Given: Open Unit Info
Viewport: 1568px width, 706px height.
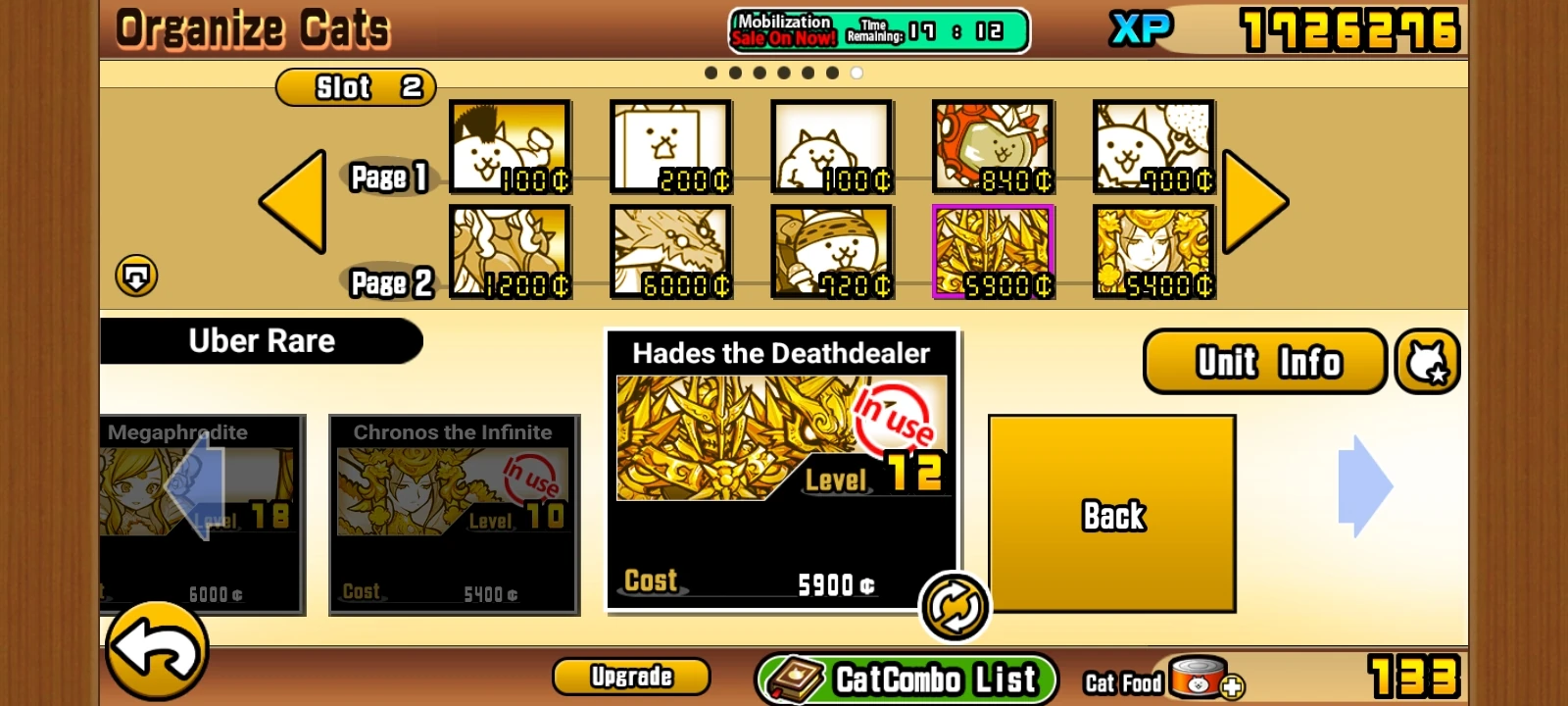Looking at the screenshot, I should (x=1264, y=361).
